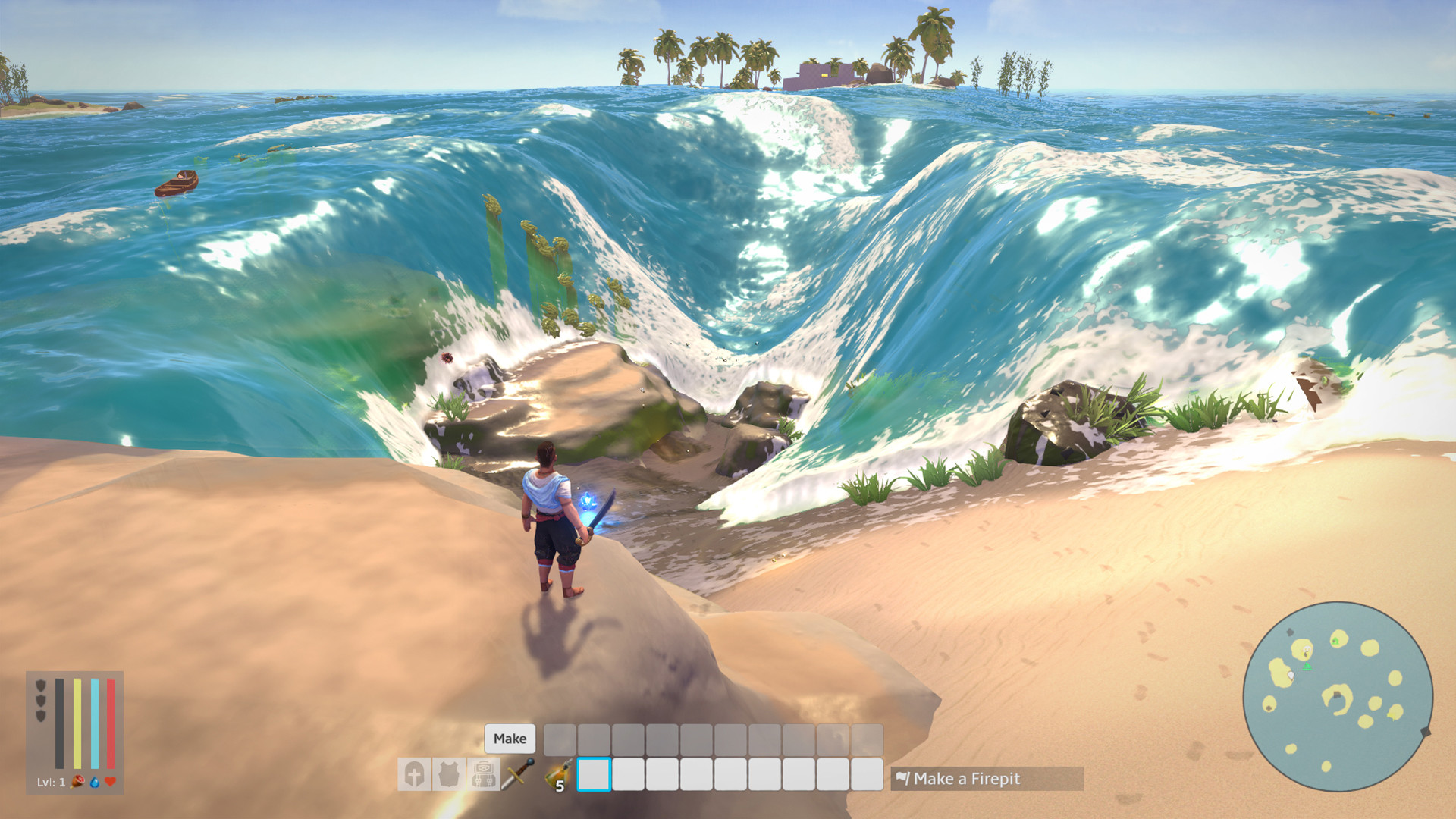Select the equipped sword in the hotbar

[x=516, y=773]
